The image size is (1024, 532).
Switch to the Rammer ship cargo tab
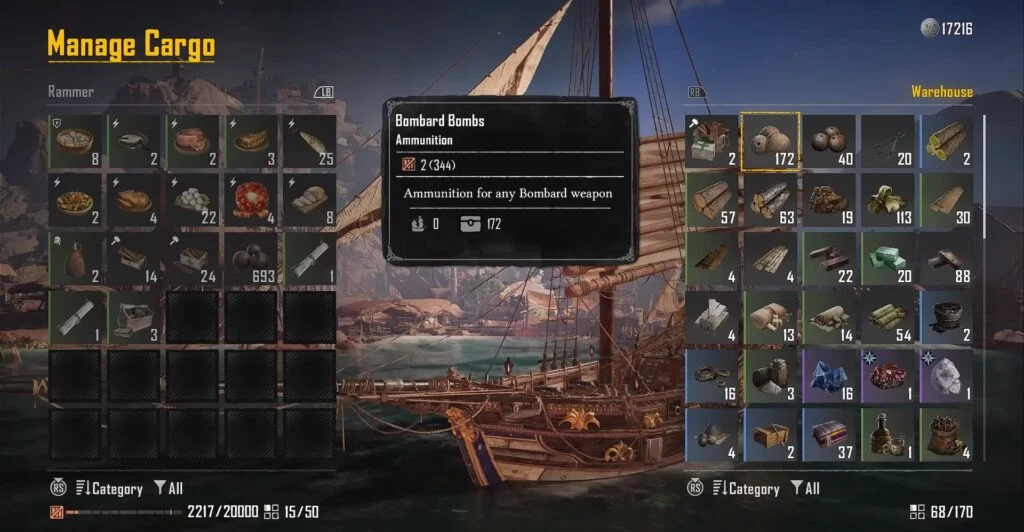pyautogui.click(x=71, y=92)
